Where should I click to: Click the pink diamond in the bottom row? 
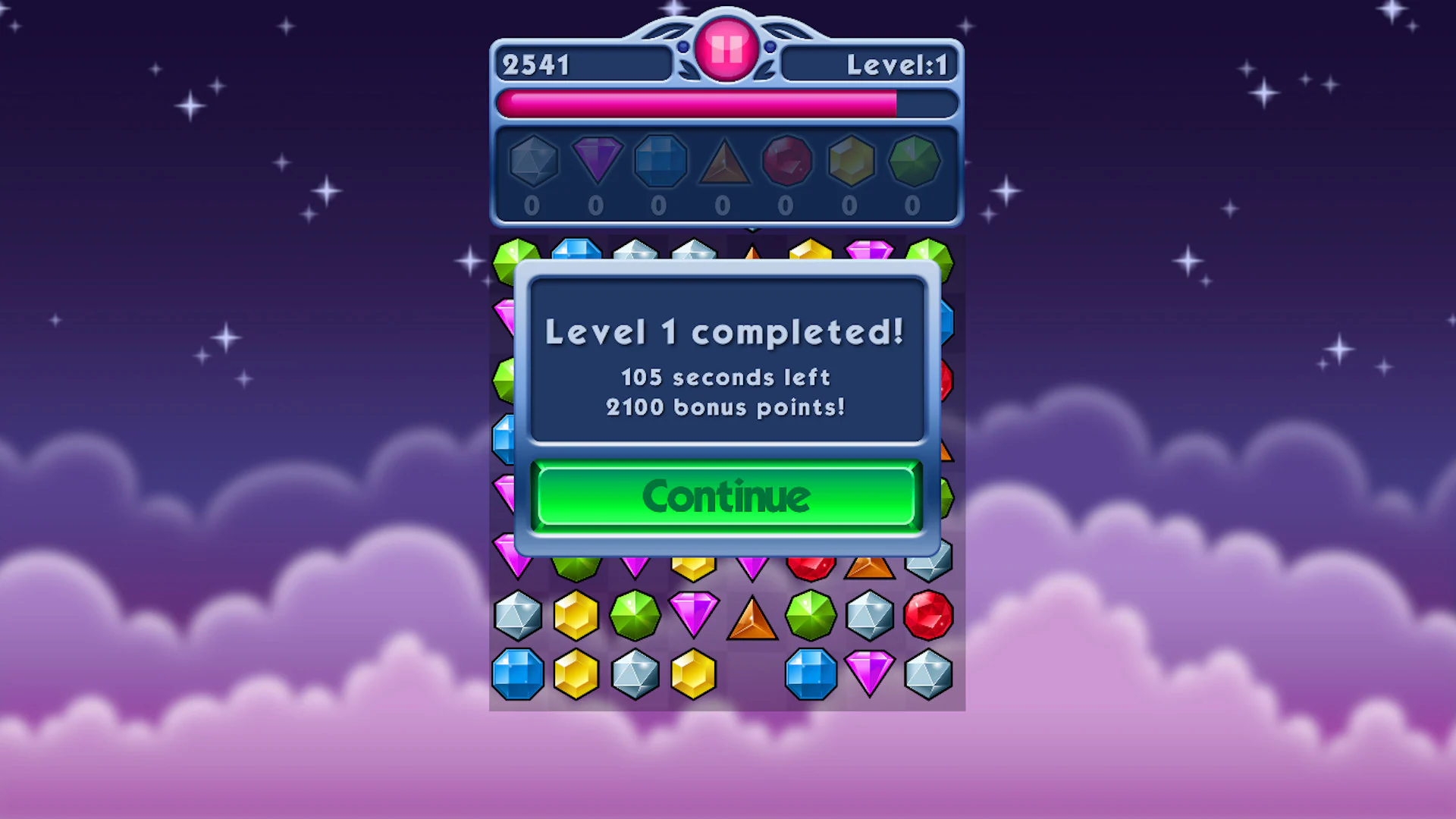pyautogui.click(x=871, y=673)
